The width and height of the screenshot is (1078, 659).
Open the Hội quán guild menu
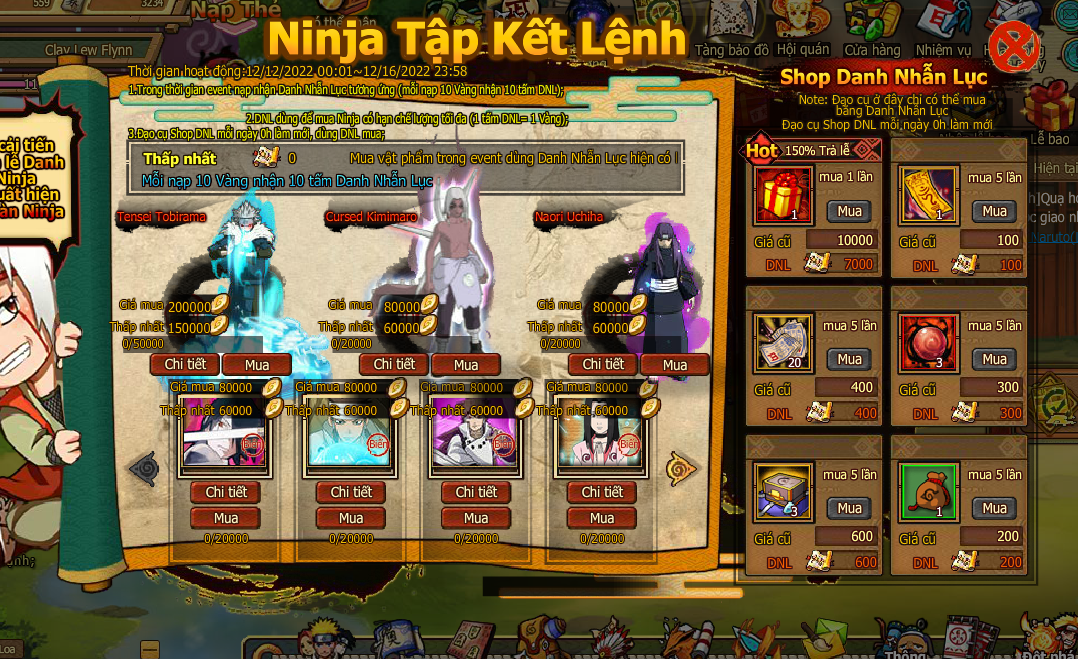coord(803,35)
